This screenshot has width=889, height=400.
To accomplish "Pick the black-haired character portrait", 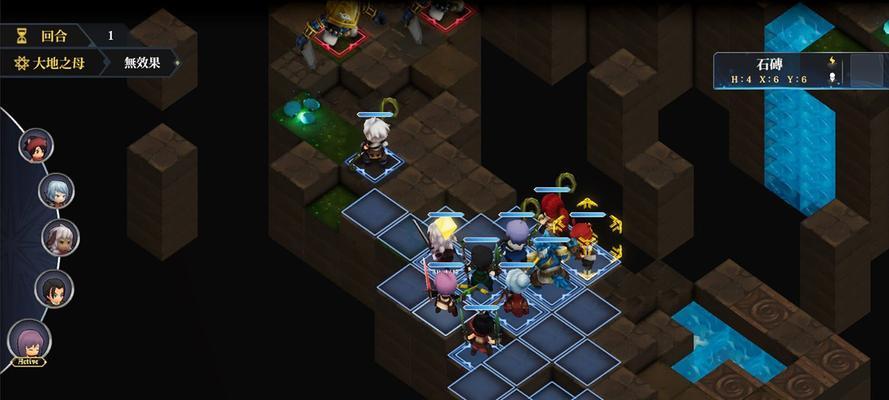I will click(54, 289).
